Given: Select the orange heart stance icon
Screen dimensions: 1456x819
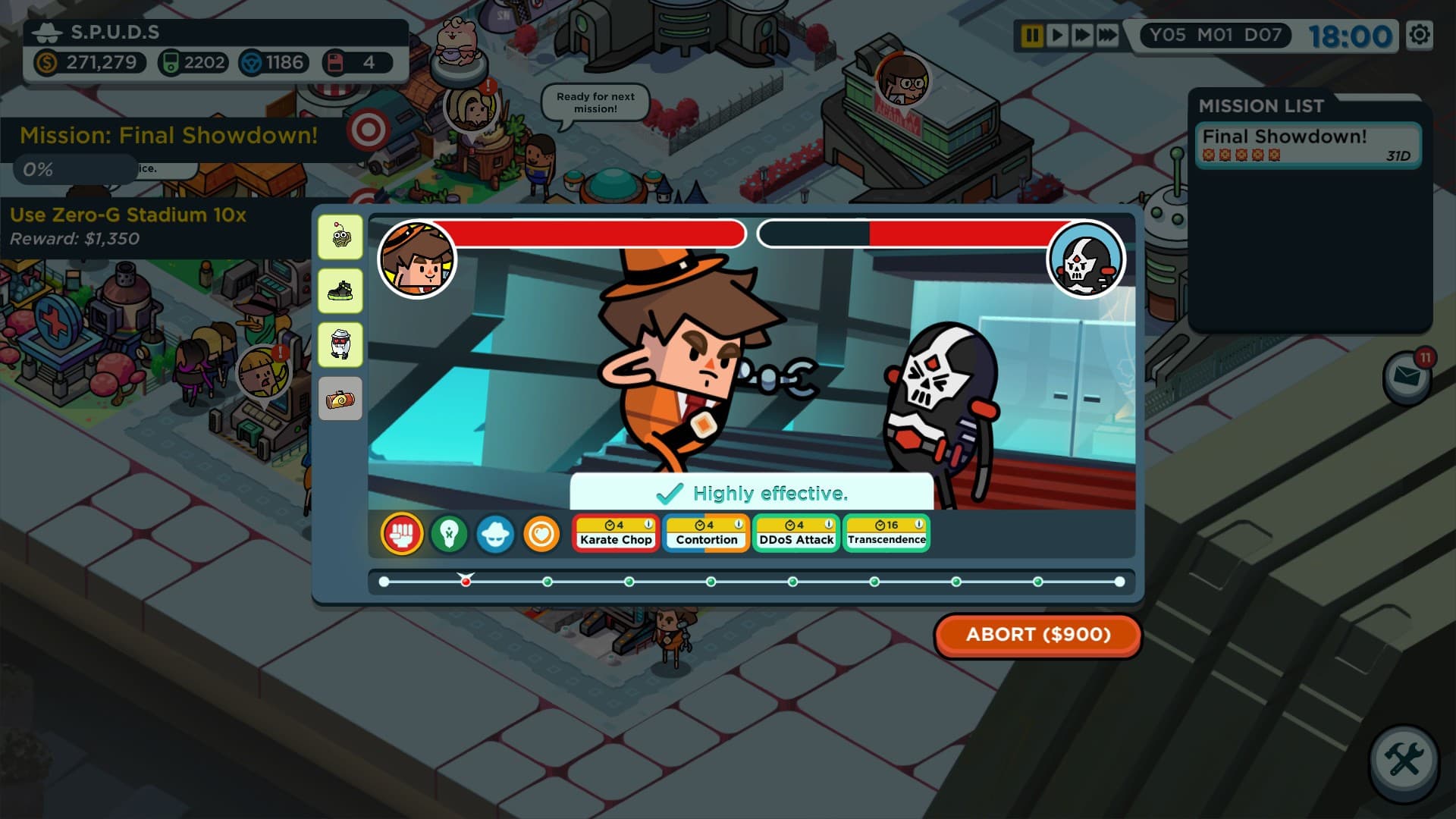Looking at the screenshot, I should (x=542, y=533).
